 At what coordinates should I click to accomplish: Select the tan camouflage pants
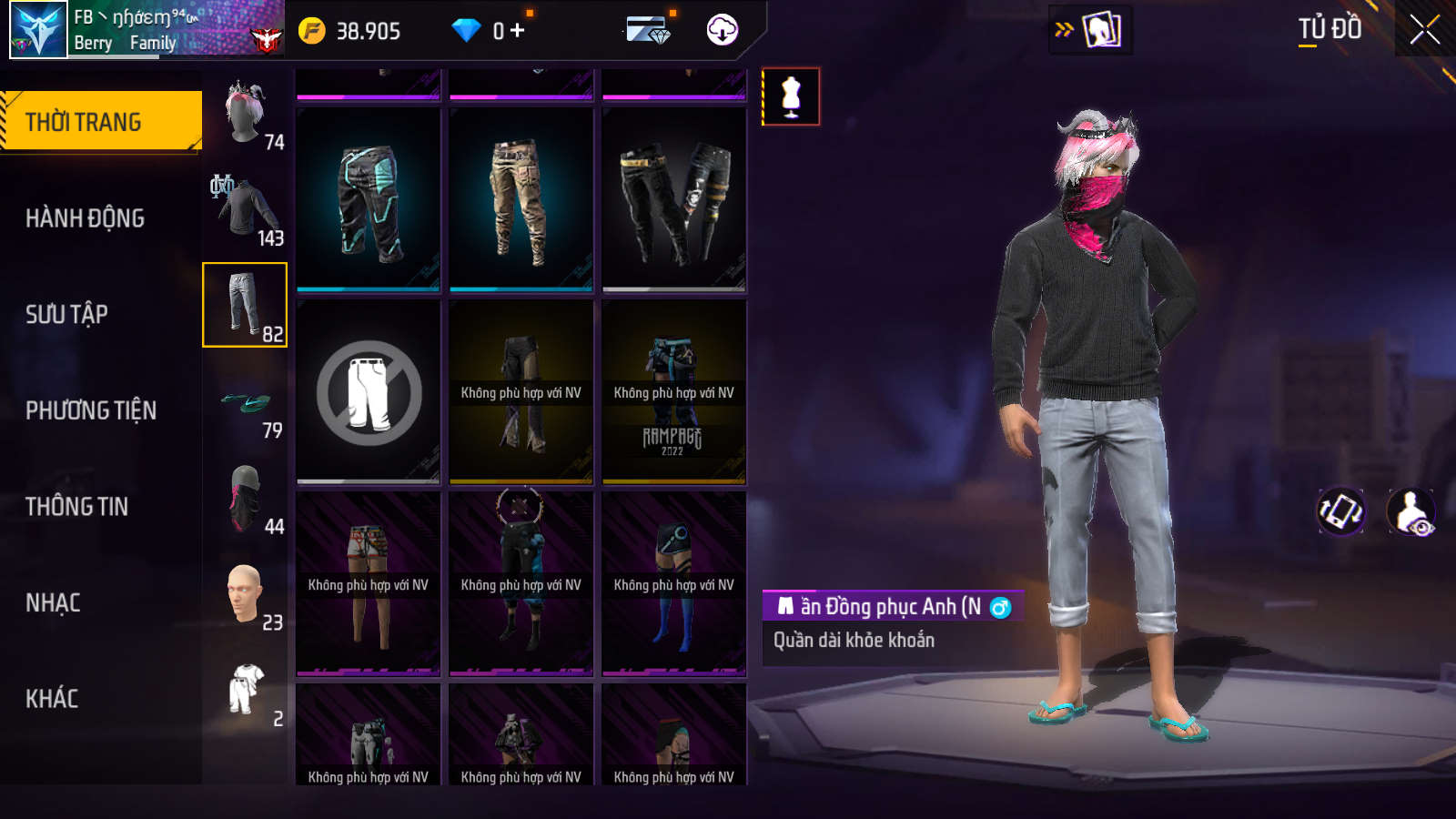tap(521, 200)
